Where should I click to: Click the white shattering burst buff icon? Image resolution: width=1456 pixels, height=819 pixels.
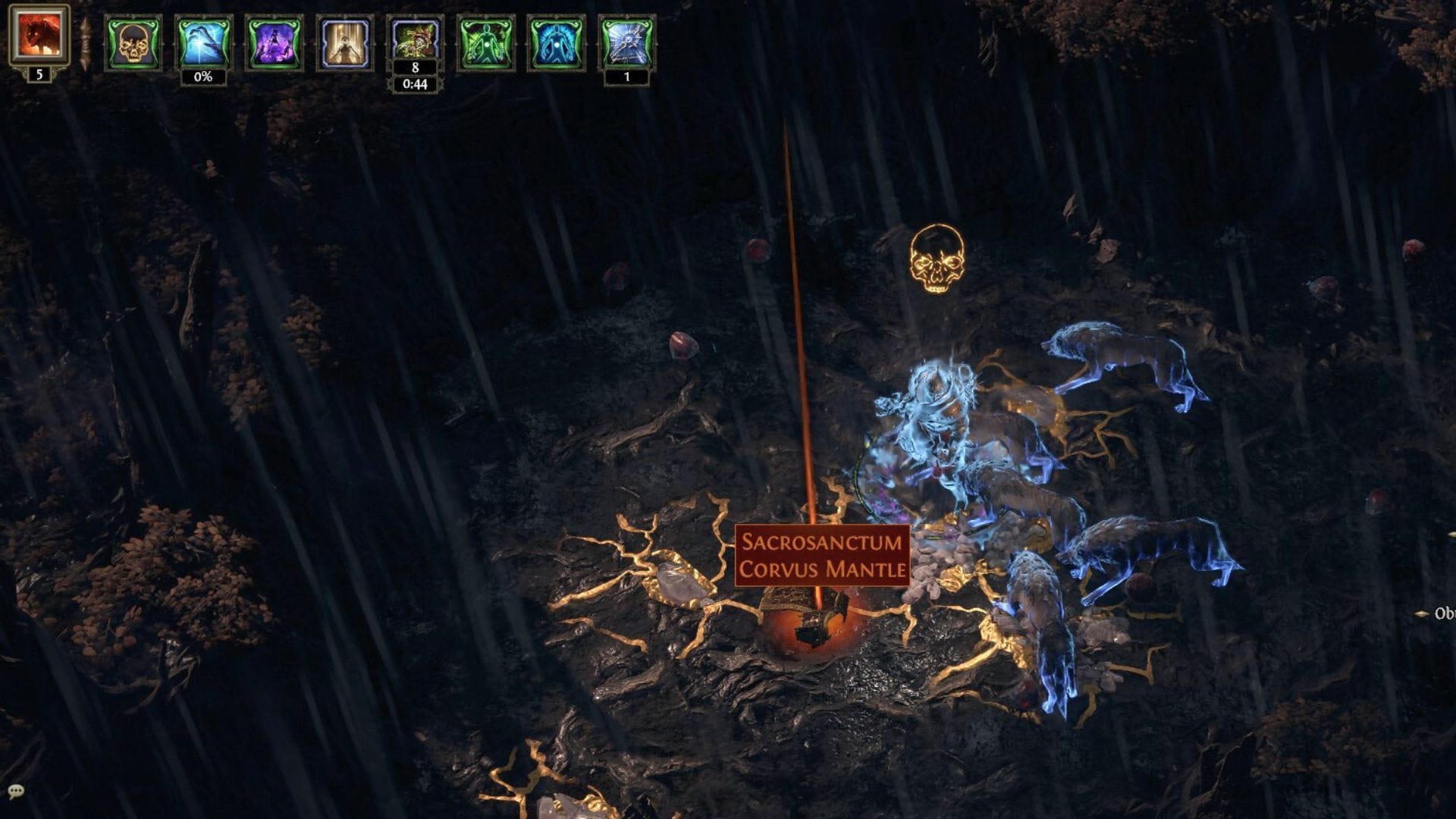[x=626, y=42]
